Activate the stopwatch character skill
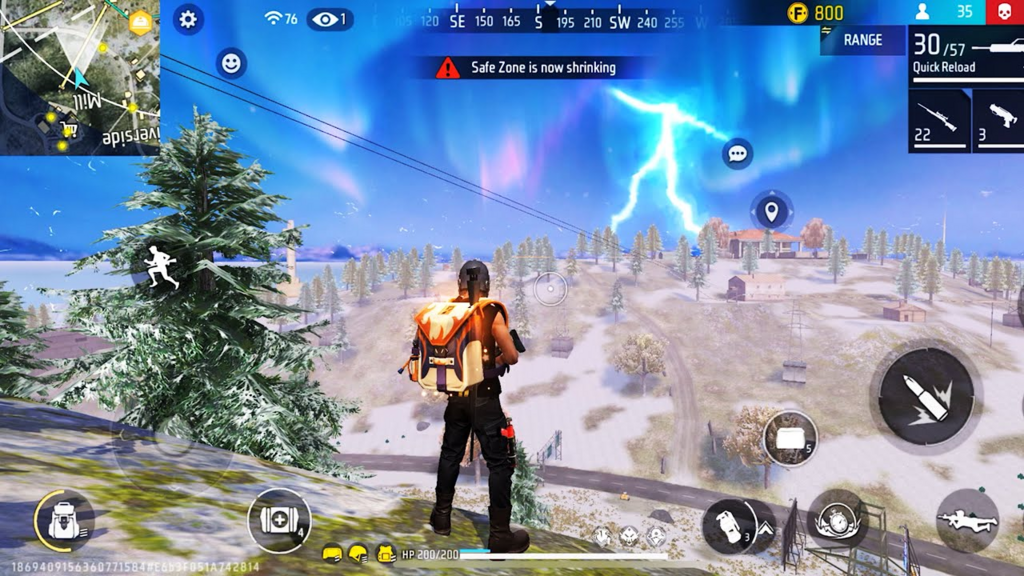The height and width of the screenshot is (576, 1024). (x=837, y=520)
